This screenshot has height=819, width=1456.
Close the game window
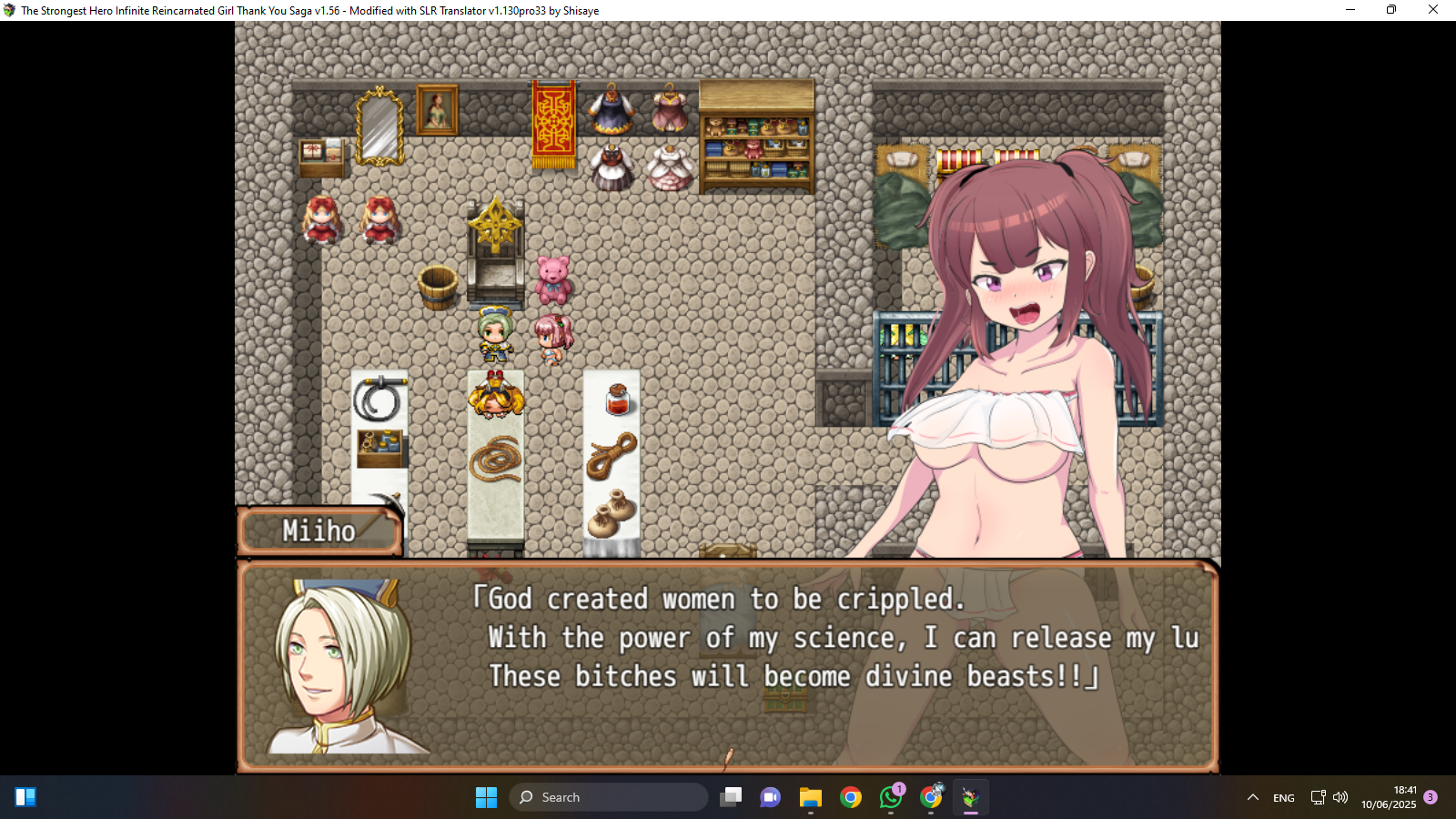coord(1432,10)
